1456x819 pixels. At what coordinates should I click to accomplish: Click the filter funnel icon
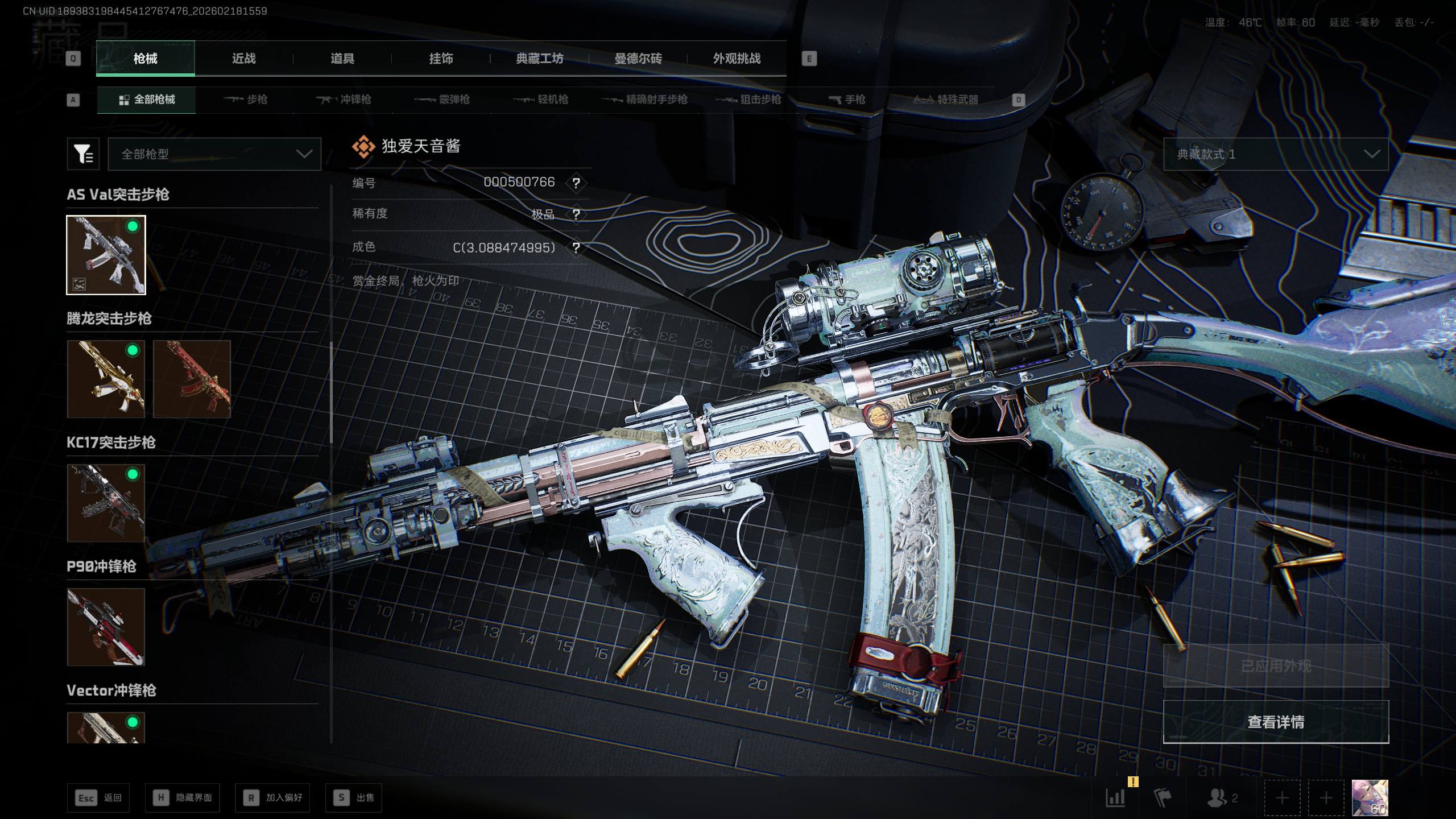(83, 154)
